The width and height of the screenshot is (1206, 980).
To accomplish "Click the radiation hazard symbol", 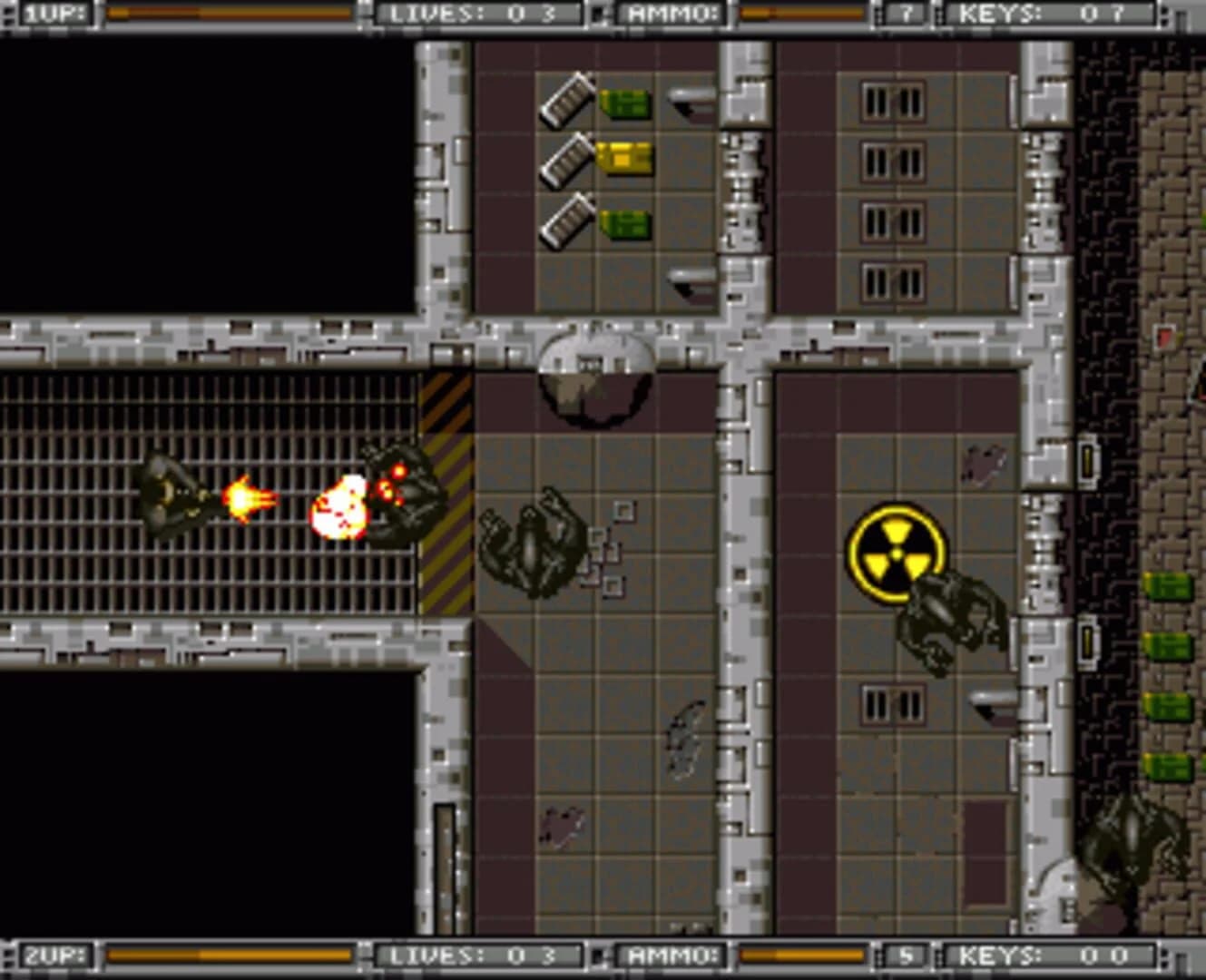I will coord(897,551).
